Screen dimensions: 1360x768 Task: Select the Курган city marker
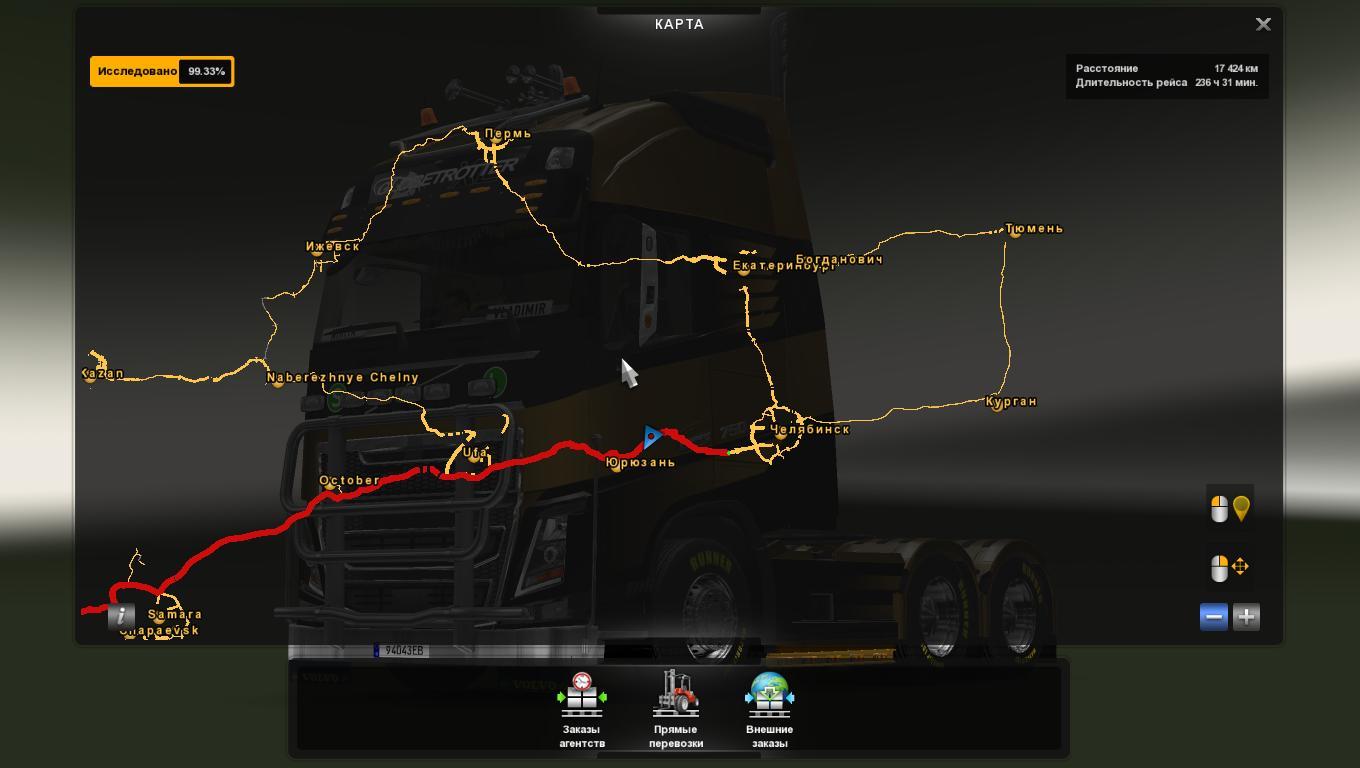click(996, 404)
